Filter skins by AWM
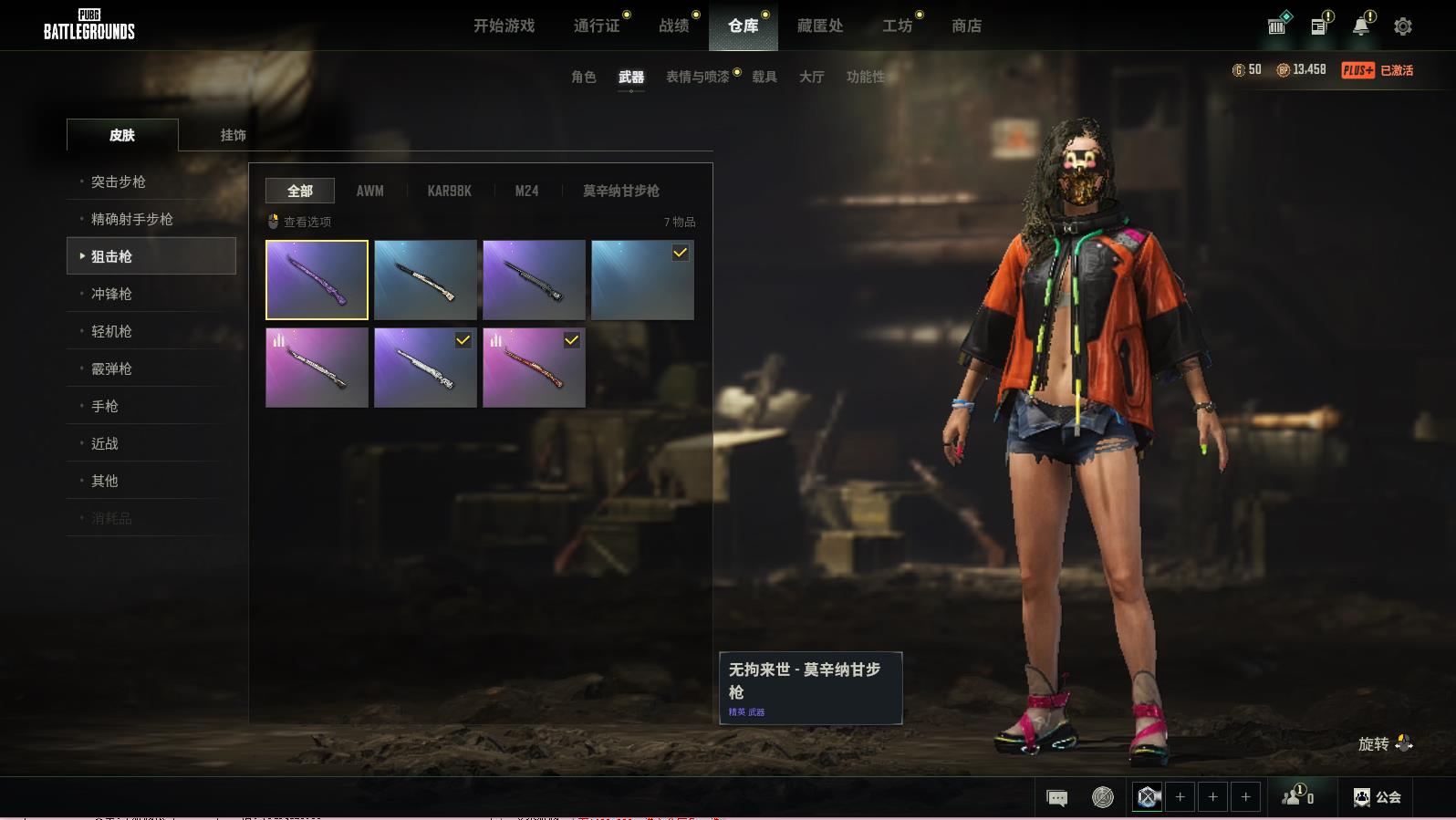The image size is (1456, 820). coord(369,191)
